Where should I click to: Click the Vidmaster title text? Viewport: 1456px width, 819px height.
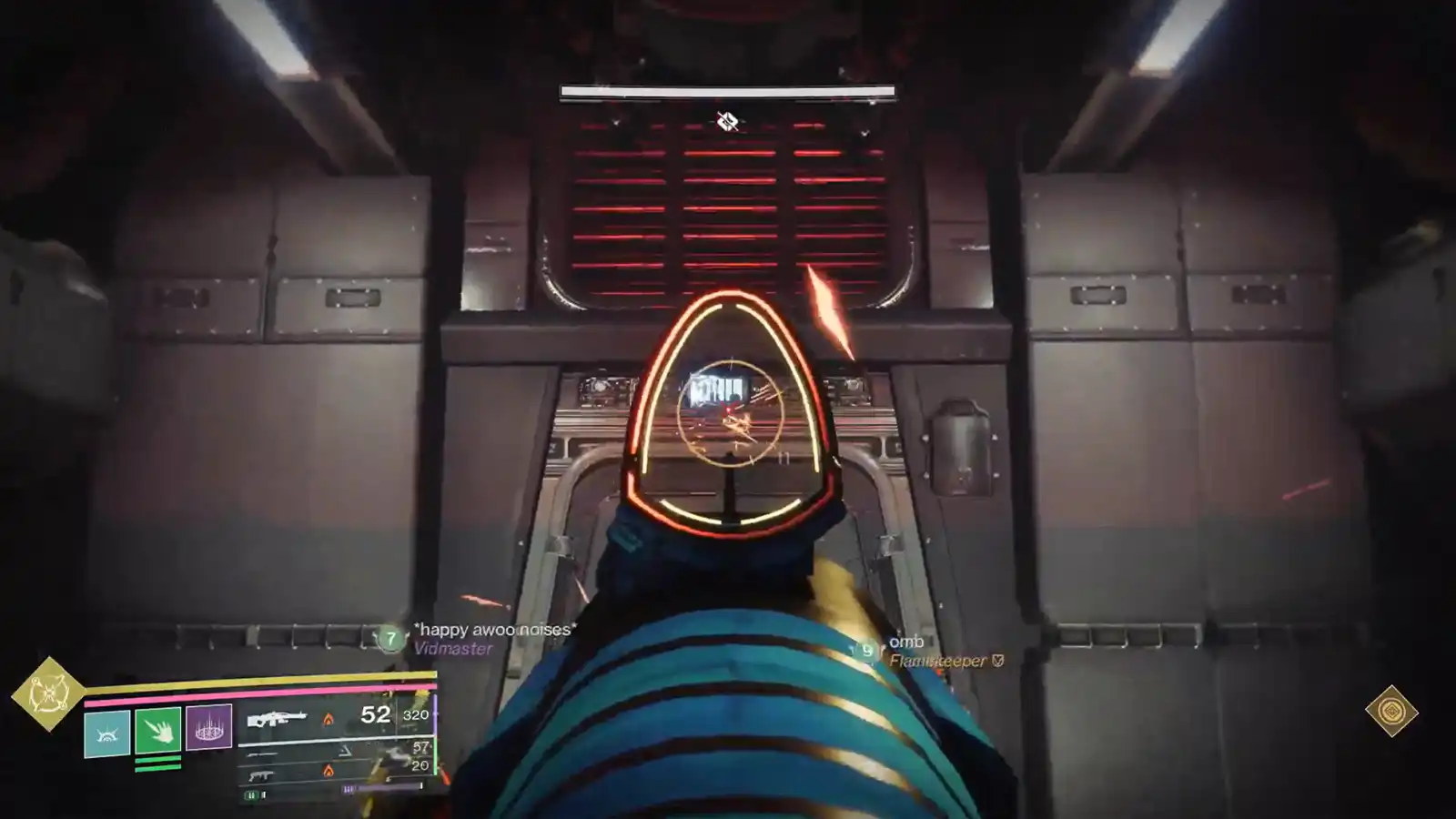click(453, 650)
